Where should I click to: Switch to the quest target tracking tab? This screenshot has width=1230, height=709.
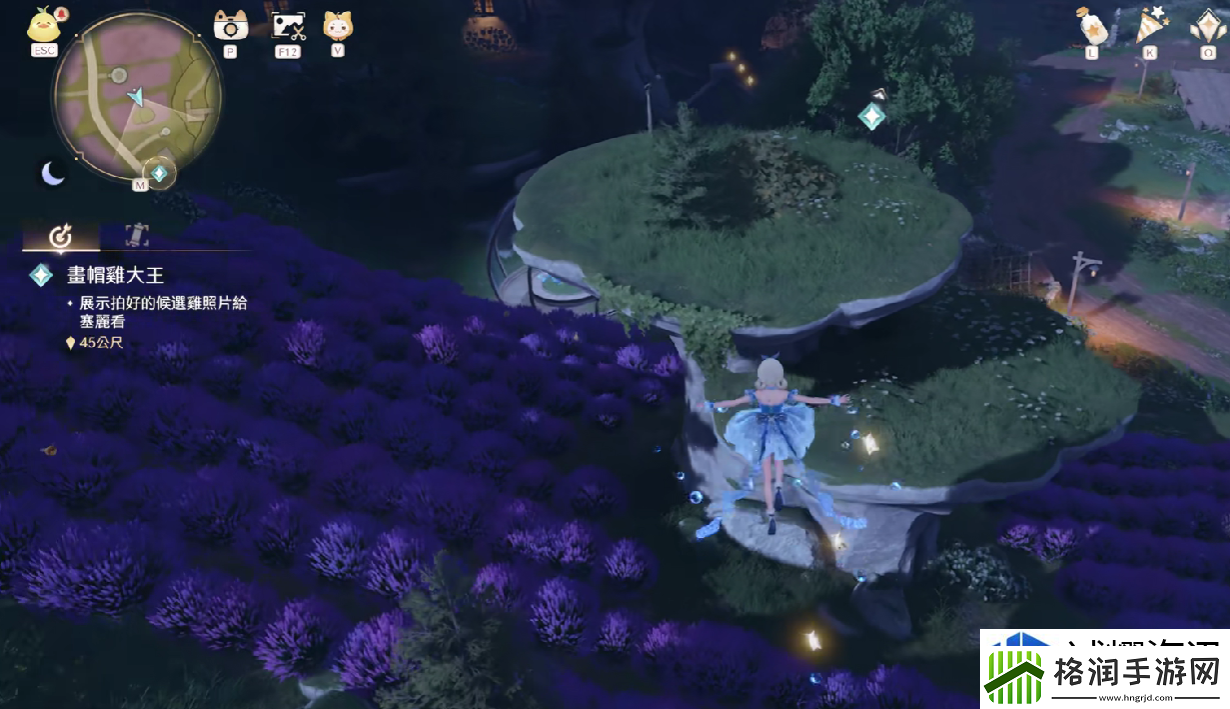point(61,236)
